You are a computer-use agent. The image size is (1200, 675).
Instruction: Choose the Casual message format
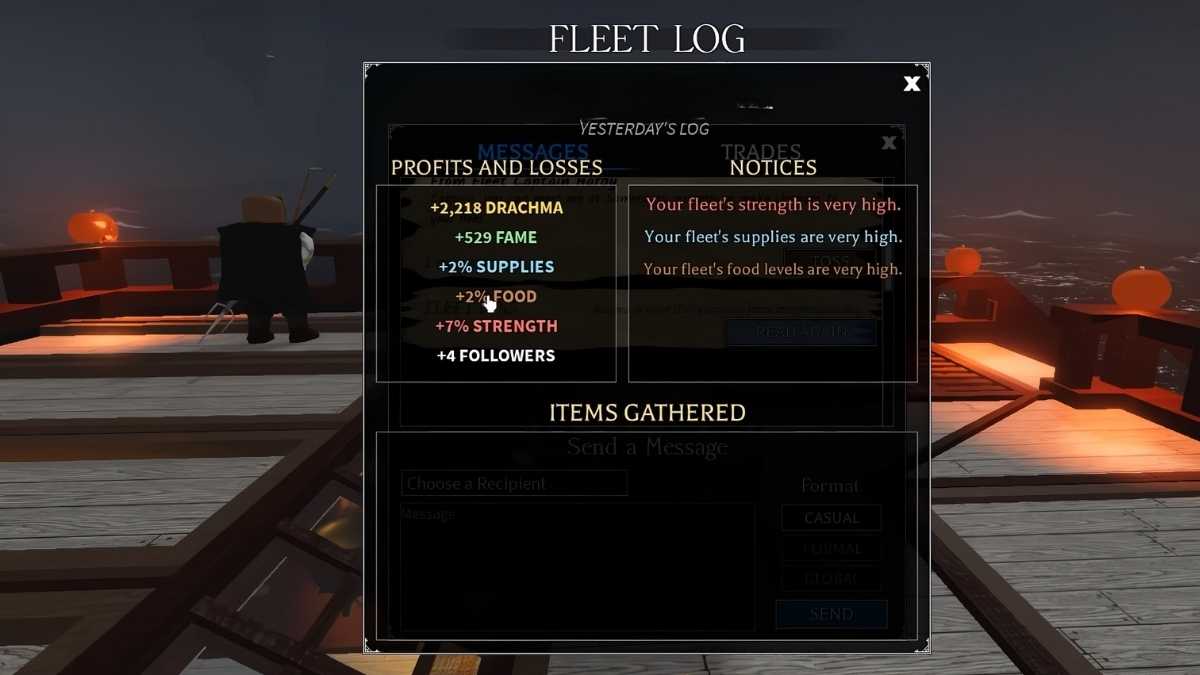click(x=831, y=518)
